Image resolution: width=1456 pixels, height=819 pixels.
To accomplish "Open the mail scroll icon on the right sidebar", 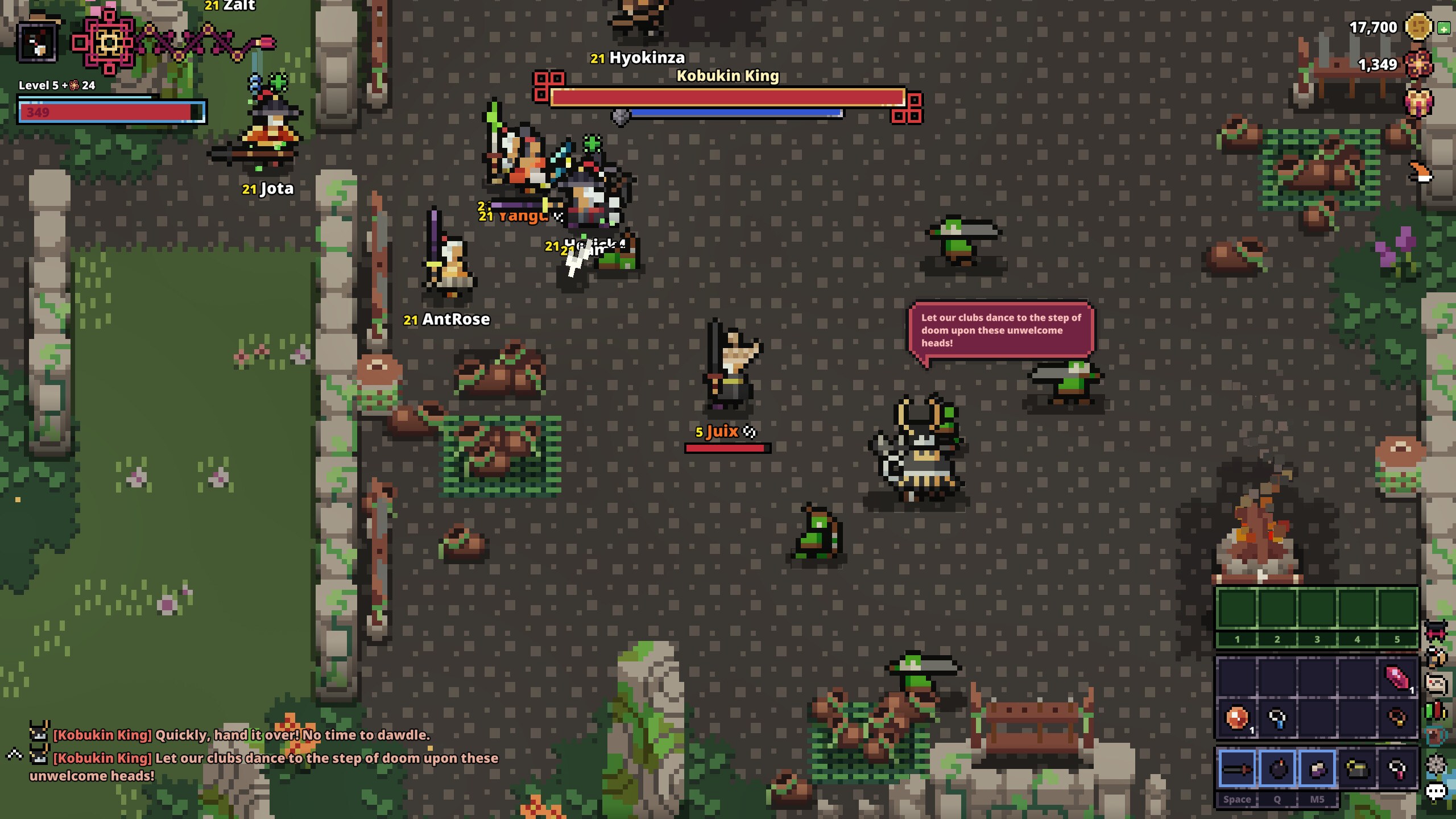I will coord(1436,682).
